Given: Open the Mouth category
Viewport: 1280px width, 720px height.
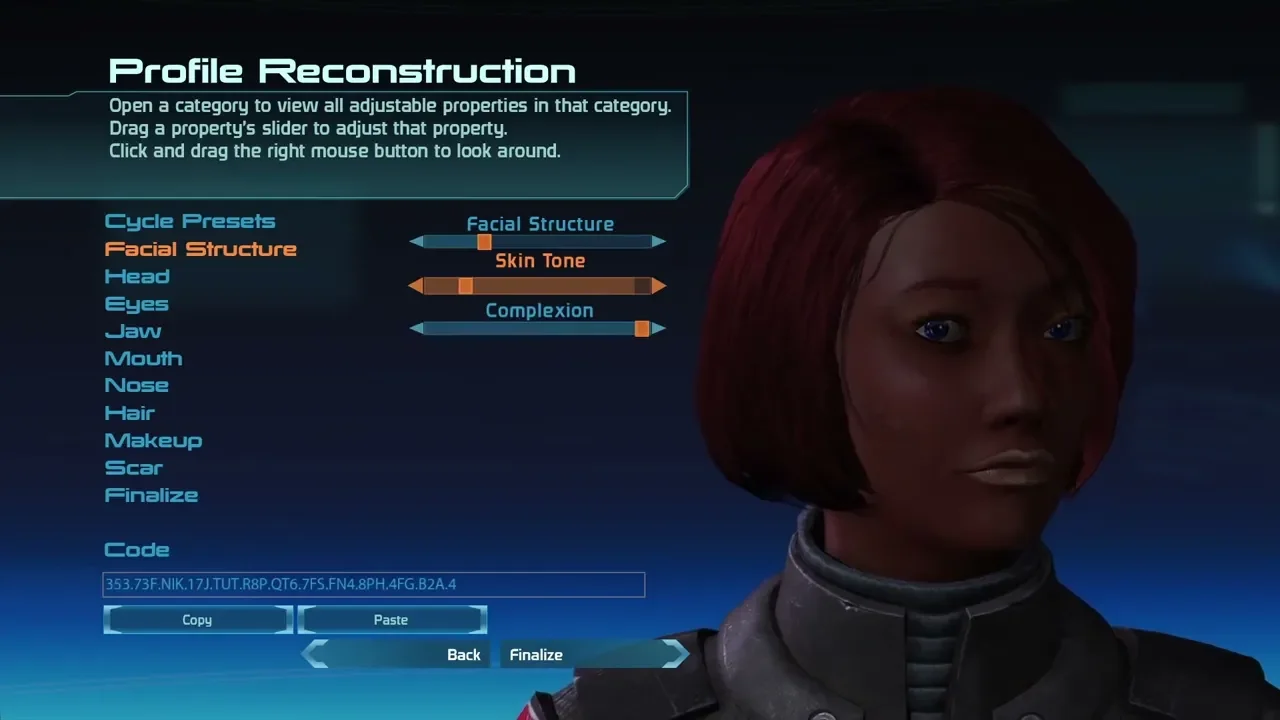Looking at the screenshot, I should pos(143,358).
